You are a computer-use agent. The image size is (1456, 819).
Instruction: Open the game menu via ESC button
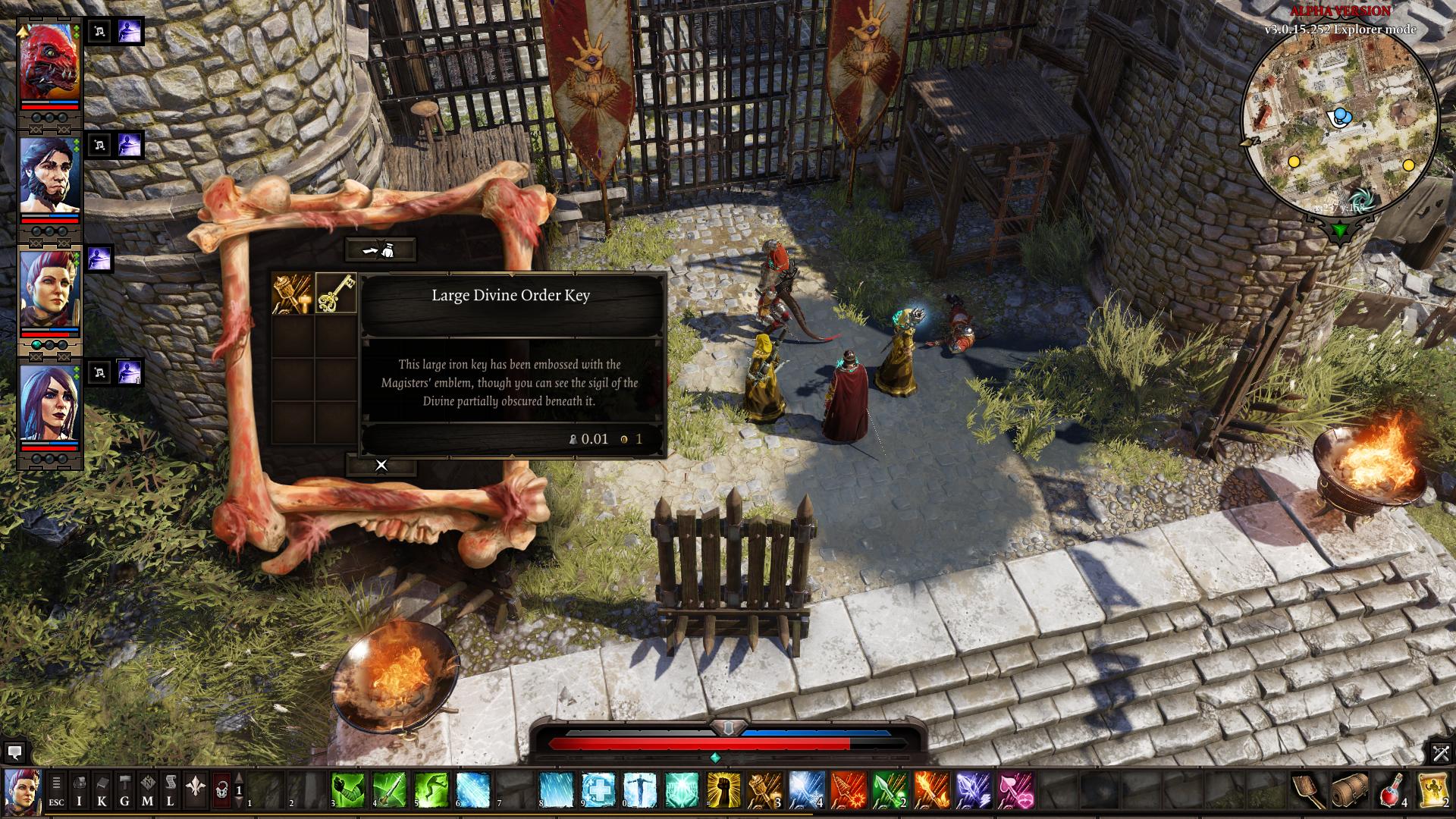tap(57, 791)
